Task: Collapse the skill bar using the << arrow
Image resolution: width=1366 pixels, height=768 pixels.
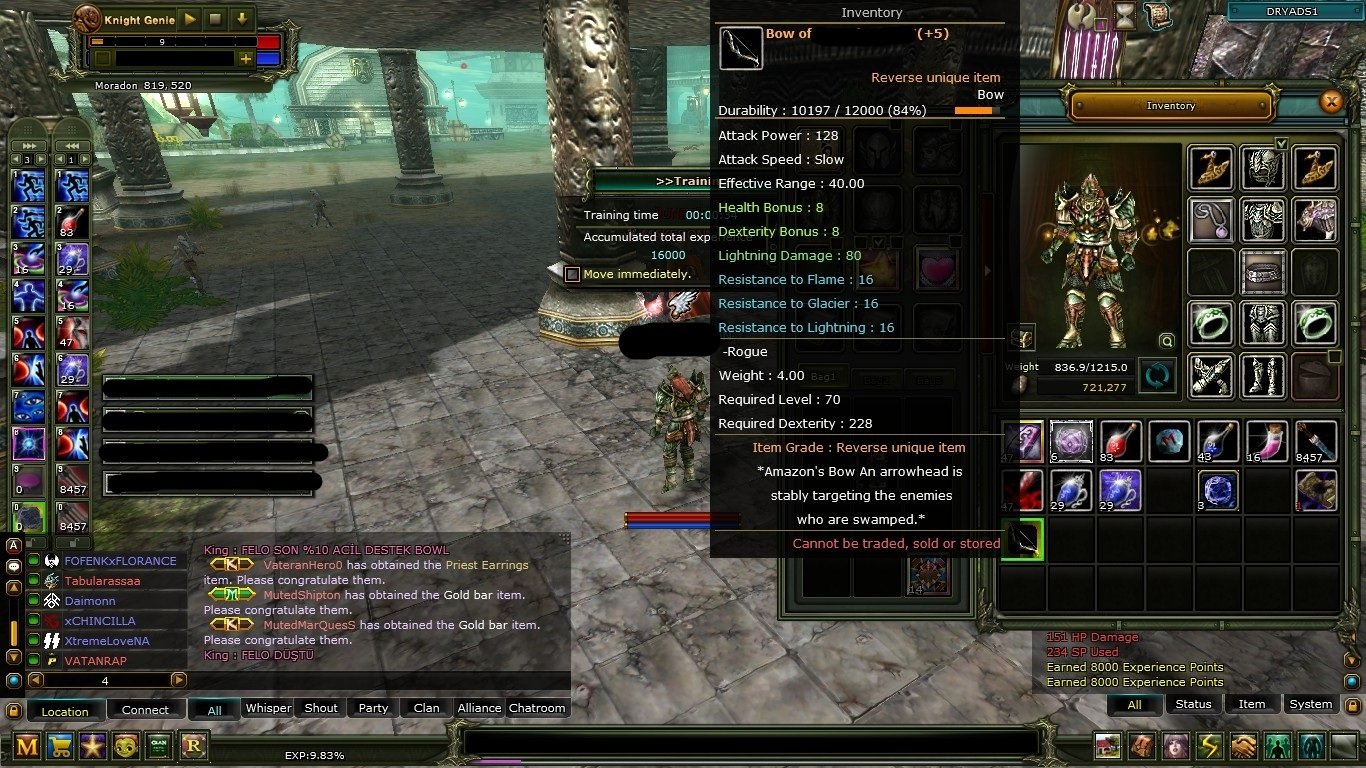Action: tap(72, 145)
